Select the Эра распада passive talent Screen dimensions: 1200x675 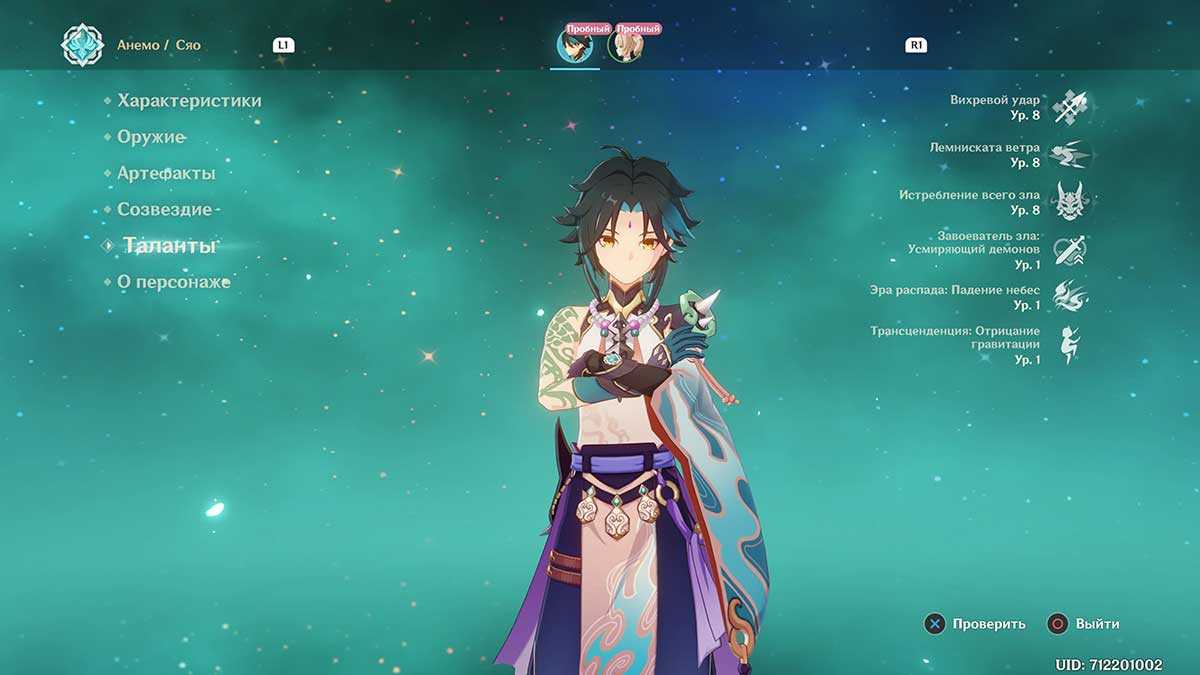click(x=1069, y=297)
